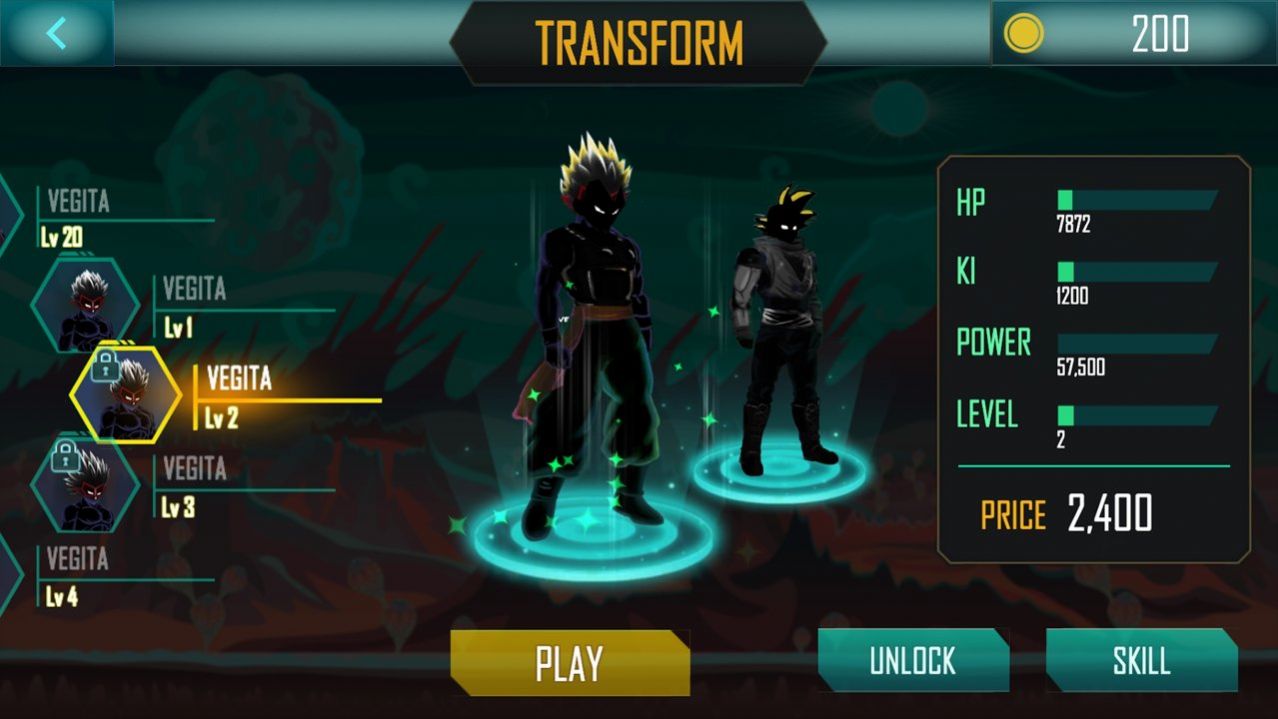Screen dimensions: 1278x719
Task: Unlock the selected transformation
Action: click(912, 661)
